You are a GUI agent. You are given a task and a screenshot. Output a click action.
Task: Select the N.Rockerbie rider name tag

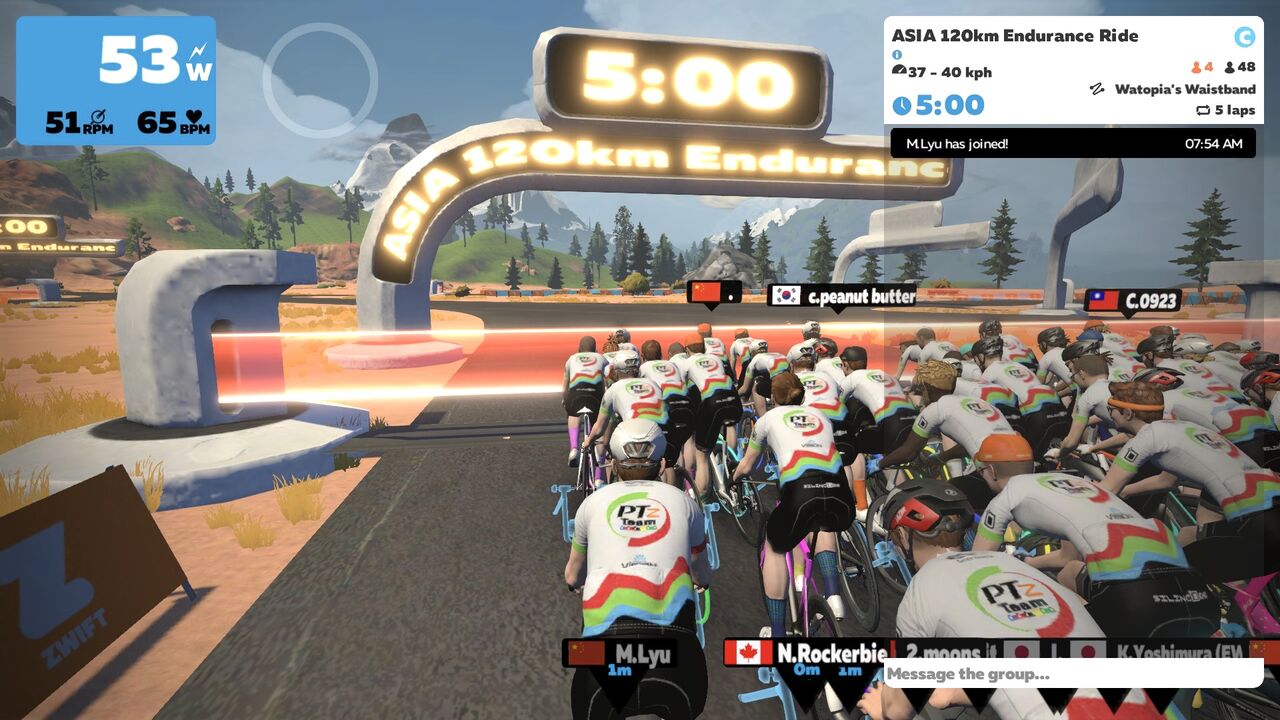pyautogui.click(x=806, y=653)
